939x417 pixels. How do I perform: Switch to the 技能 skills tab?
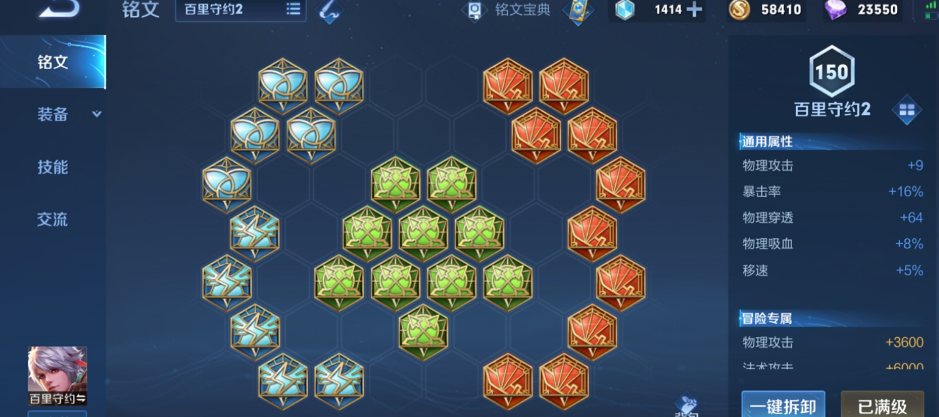tap(53, 167)
